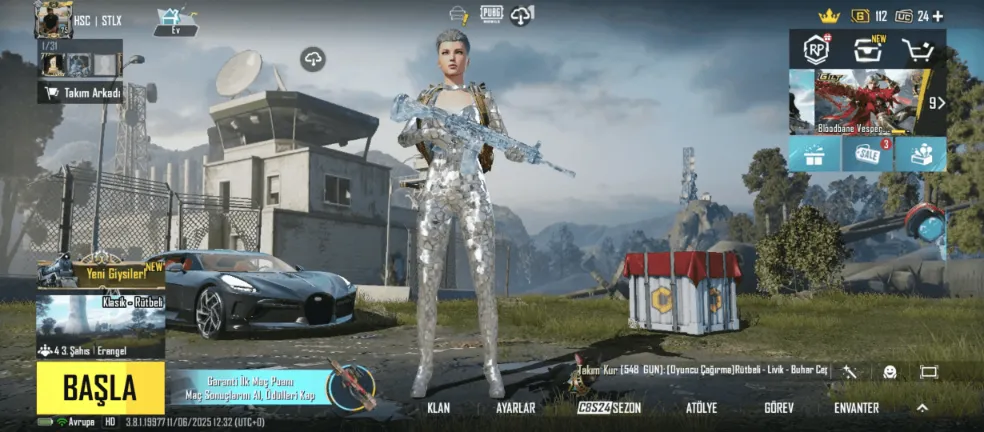Image resolution: width=984 pixels, height=432 pixels.
Task: Open the player profile avatar
Action: coord(52,19)
